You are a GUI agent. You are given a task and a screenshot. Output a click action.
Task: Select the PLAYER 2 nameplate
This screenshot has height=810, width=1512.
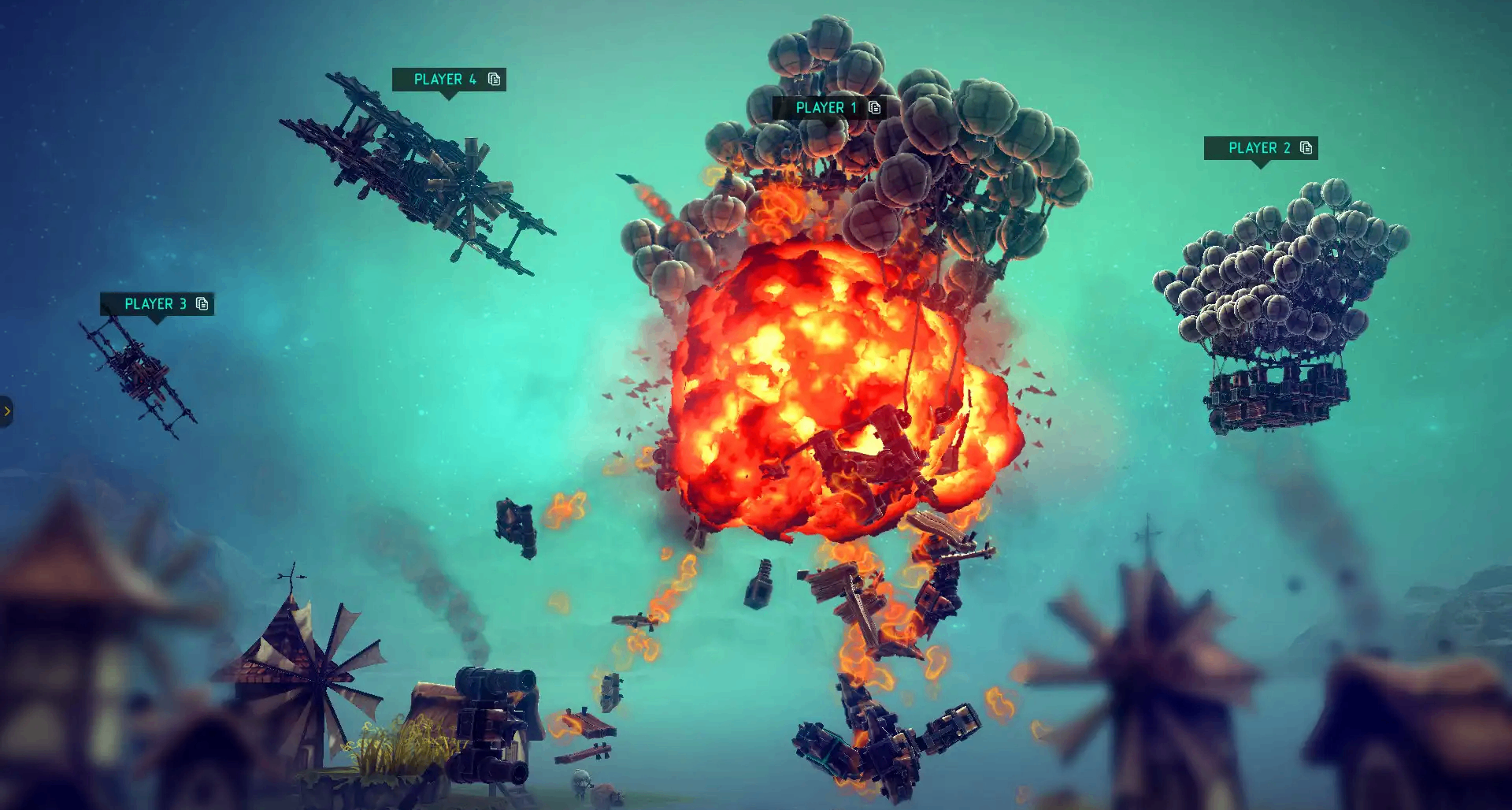pos(1260,148)
